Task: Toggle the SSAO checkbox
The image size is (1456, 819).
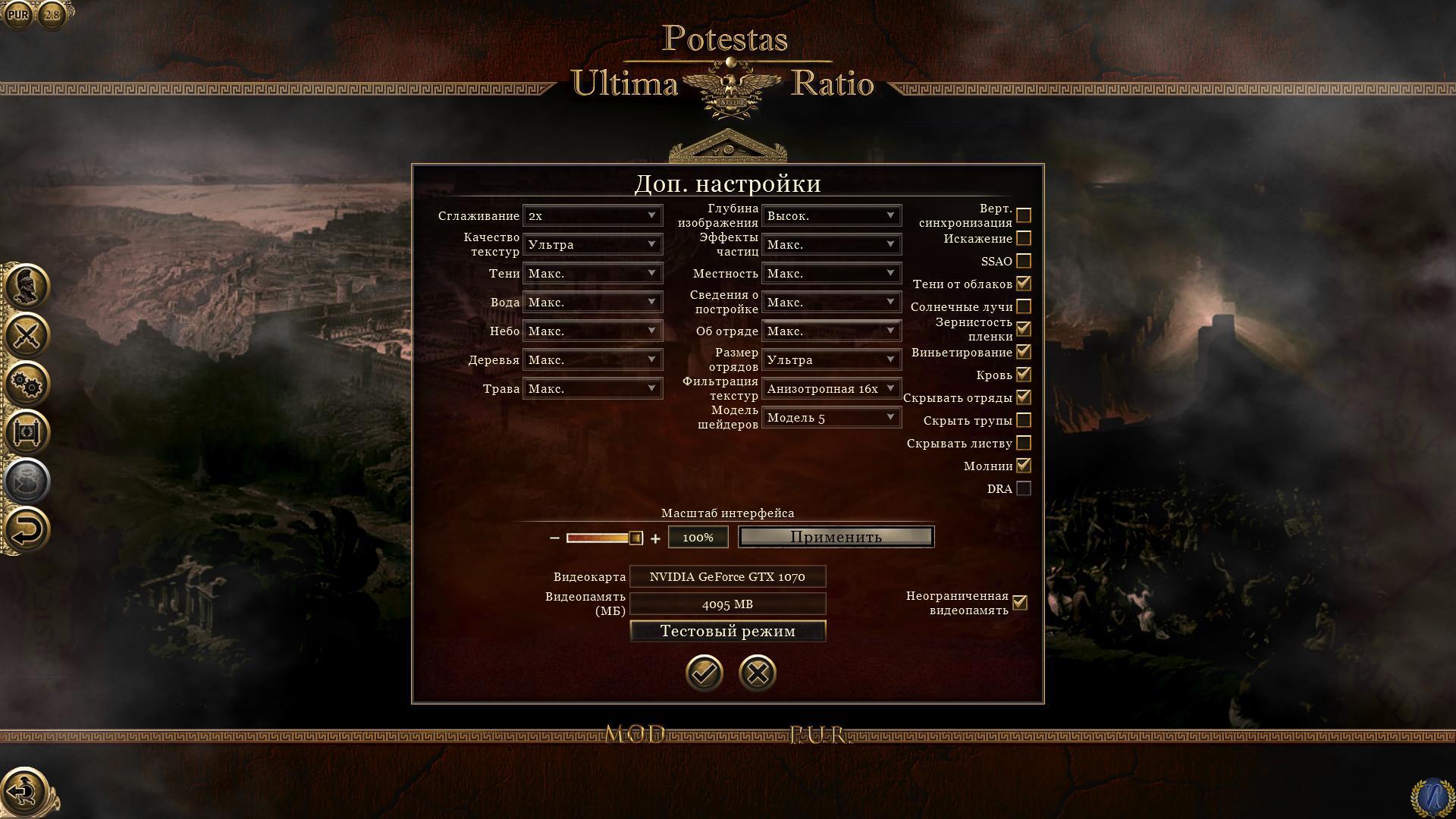Action: (x=1024, y=261)
